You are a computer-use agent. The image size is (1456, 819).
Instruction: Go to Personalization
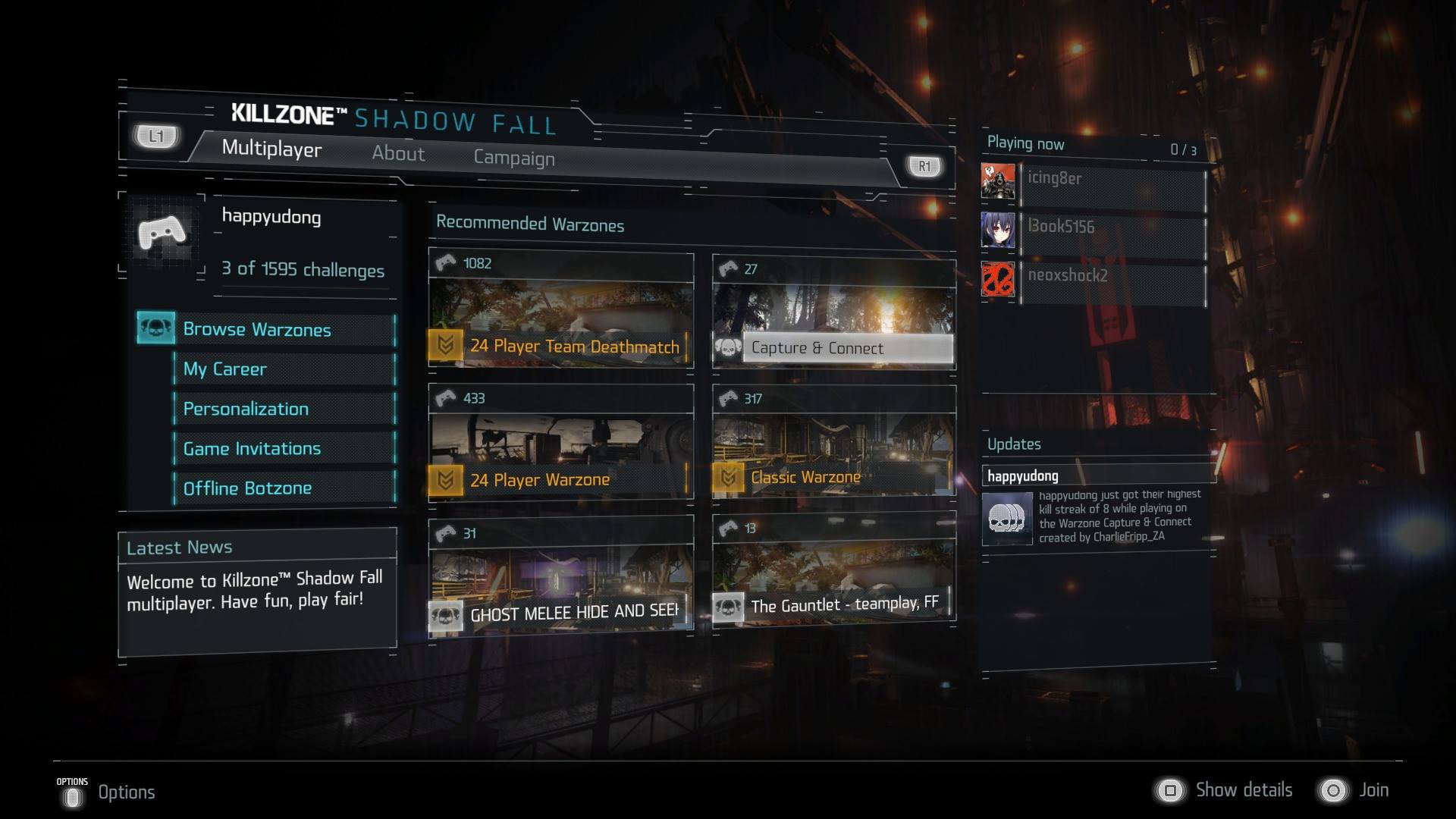pos(283,409)
